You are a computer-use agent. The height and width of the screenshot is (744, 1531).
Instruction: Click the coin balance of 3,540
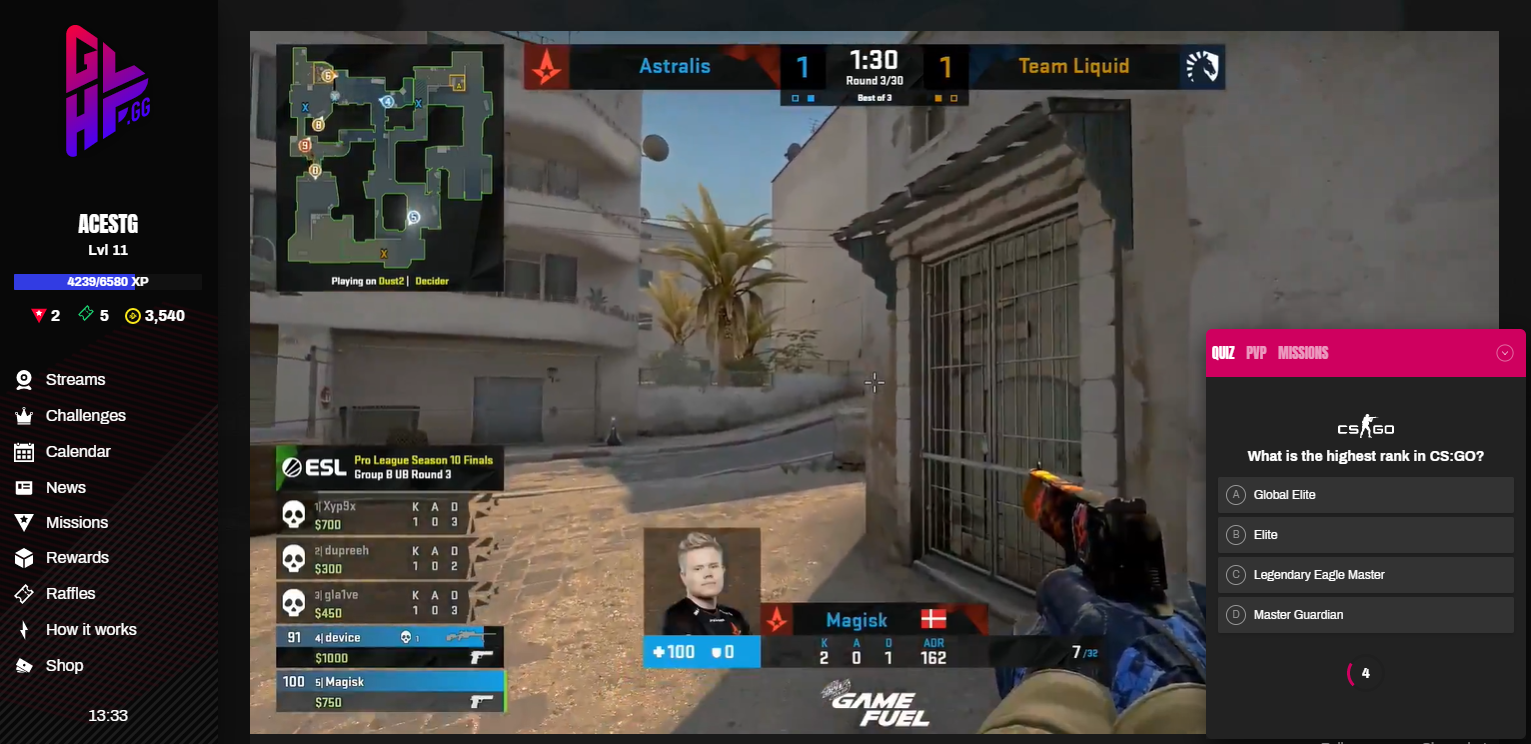[x=155, y=316]
